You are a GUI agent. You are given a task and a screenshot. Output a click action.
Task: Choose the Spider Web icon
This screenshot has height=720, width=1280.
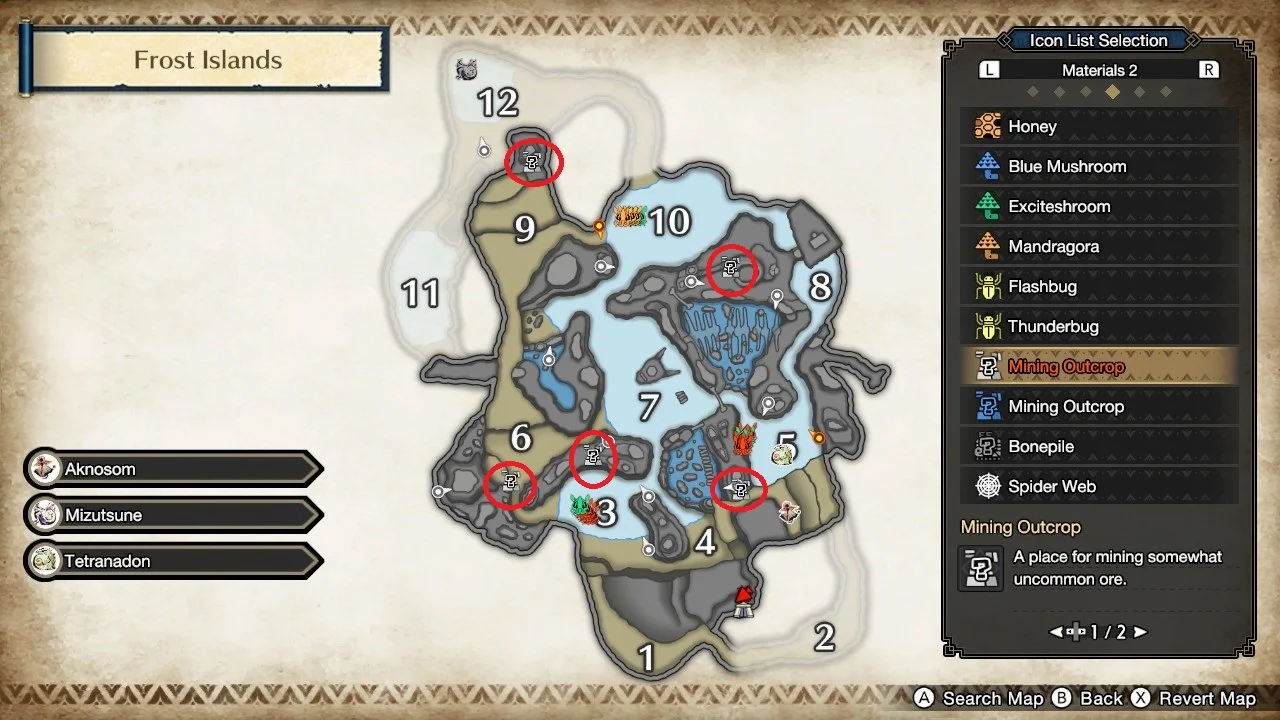point(1097,486)
